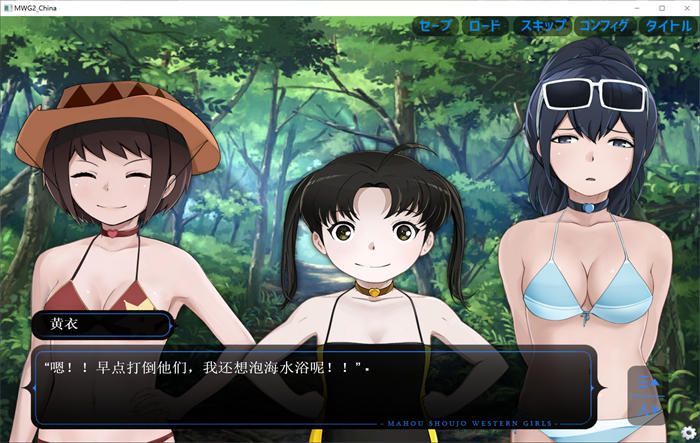The height and width of the screenshot is (443, 700).
Task: Maximize the MWG2_China window
Action: coord(661,7)
